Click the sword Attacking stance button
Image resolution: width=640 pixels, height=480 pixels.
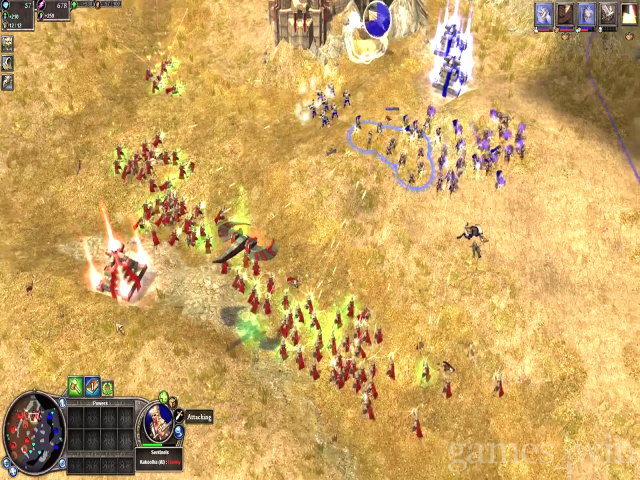[179, 416]
